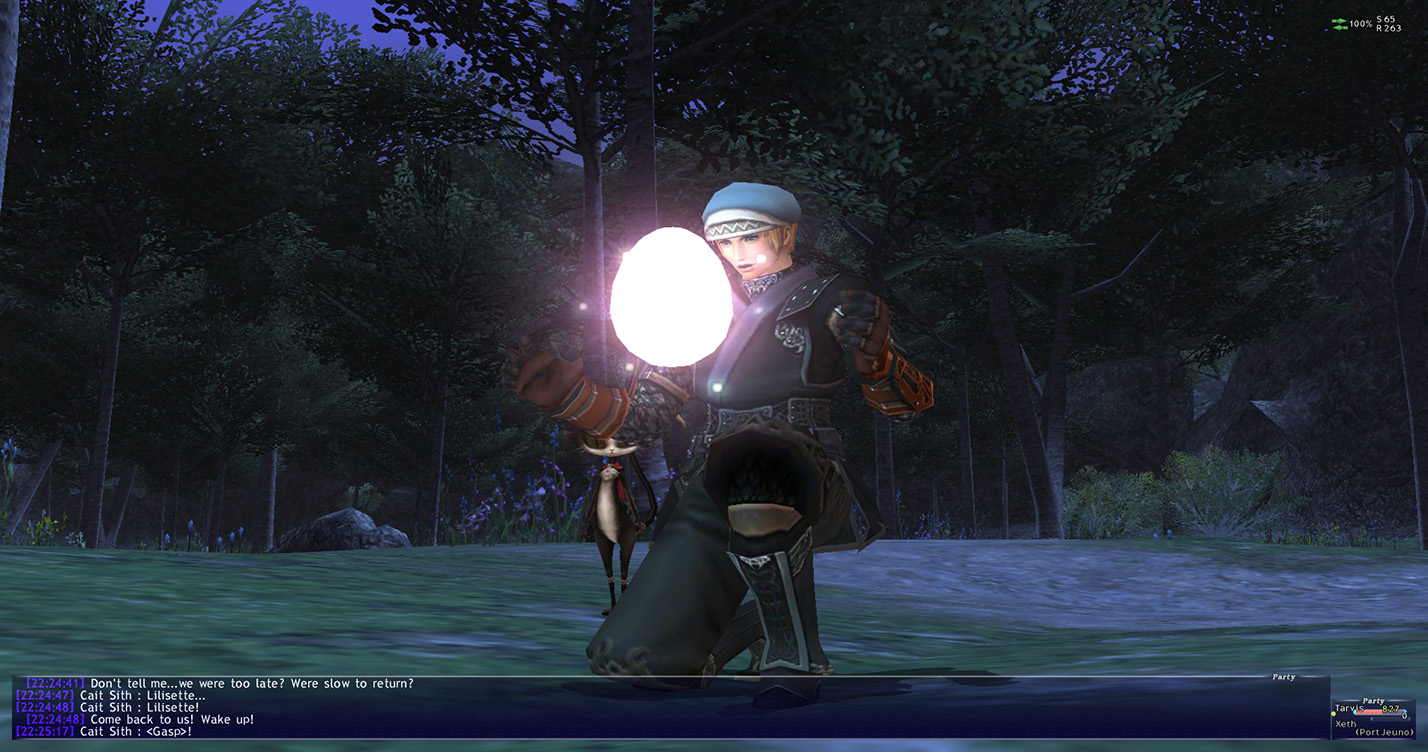Select party member Xeth in Port Jeuno
The image size is (1428, 752).
coord(1347,723)
